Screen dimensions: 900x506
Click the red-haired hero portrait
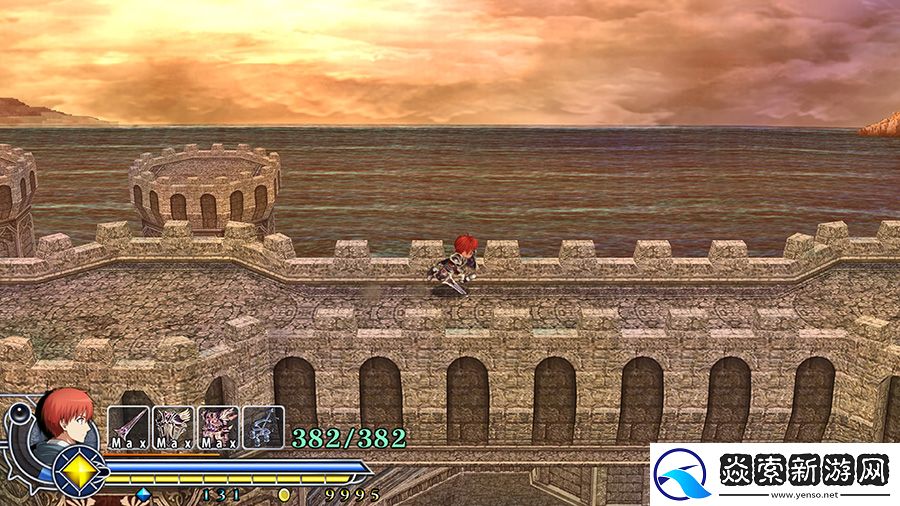67,417
